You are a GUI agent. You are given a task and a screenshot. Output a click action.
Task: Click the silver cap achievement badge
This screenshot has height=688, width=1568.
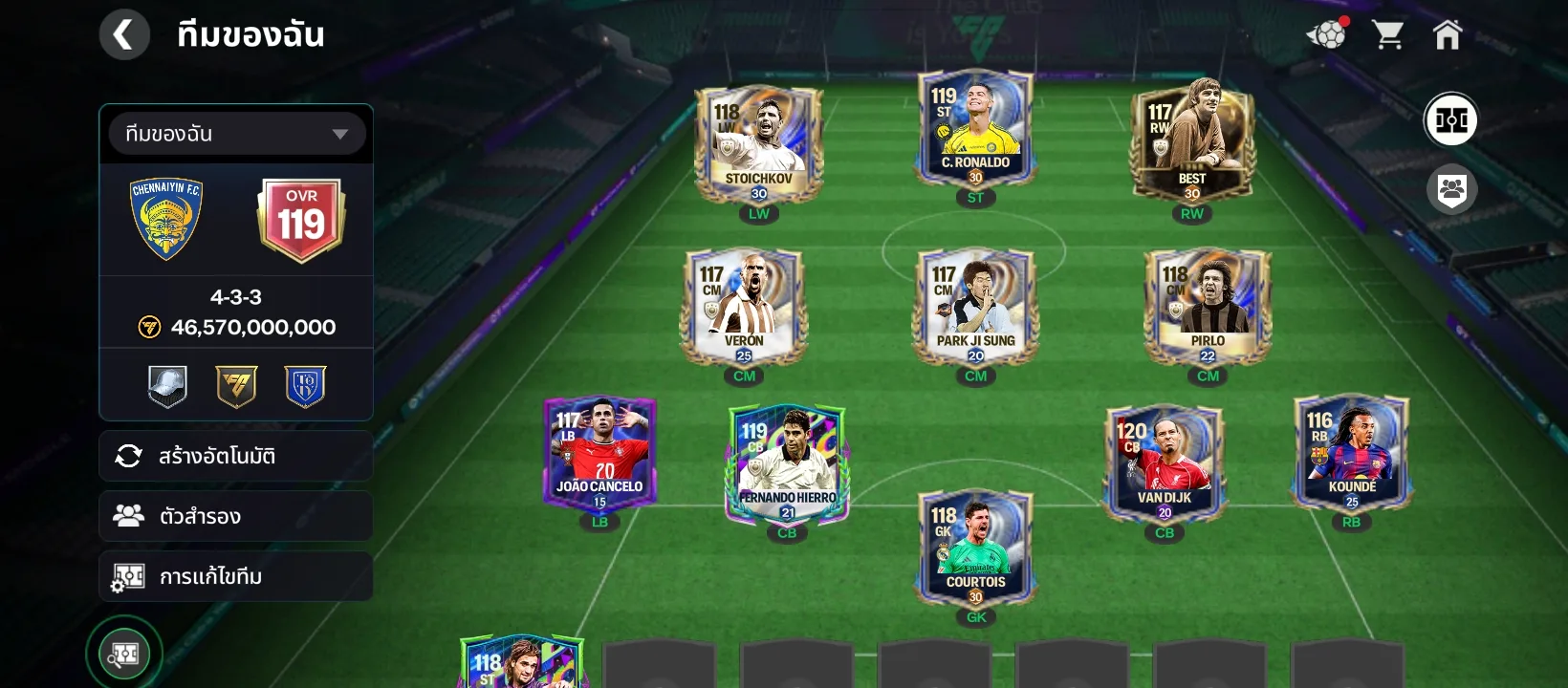[167, 384]
